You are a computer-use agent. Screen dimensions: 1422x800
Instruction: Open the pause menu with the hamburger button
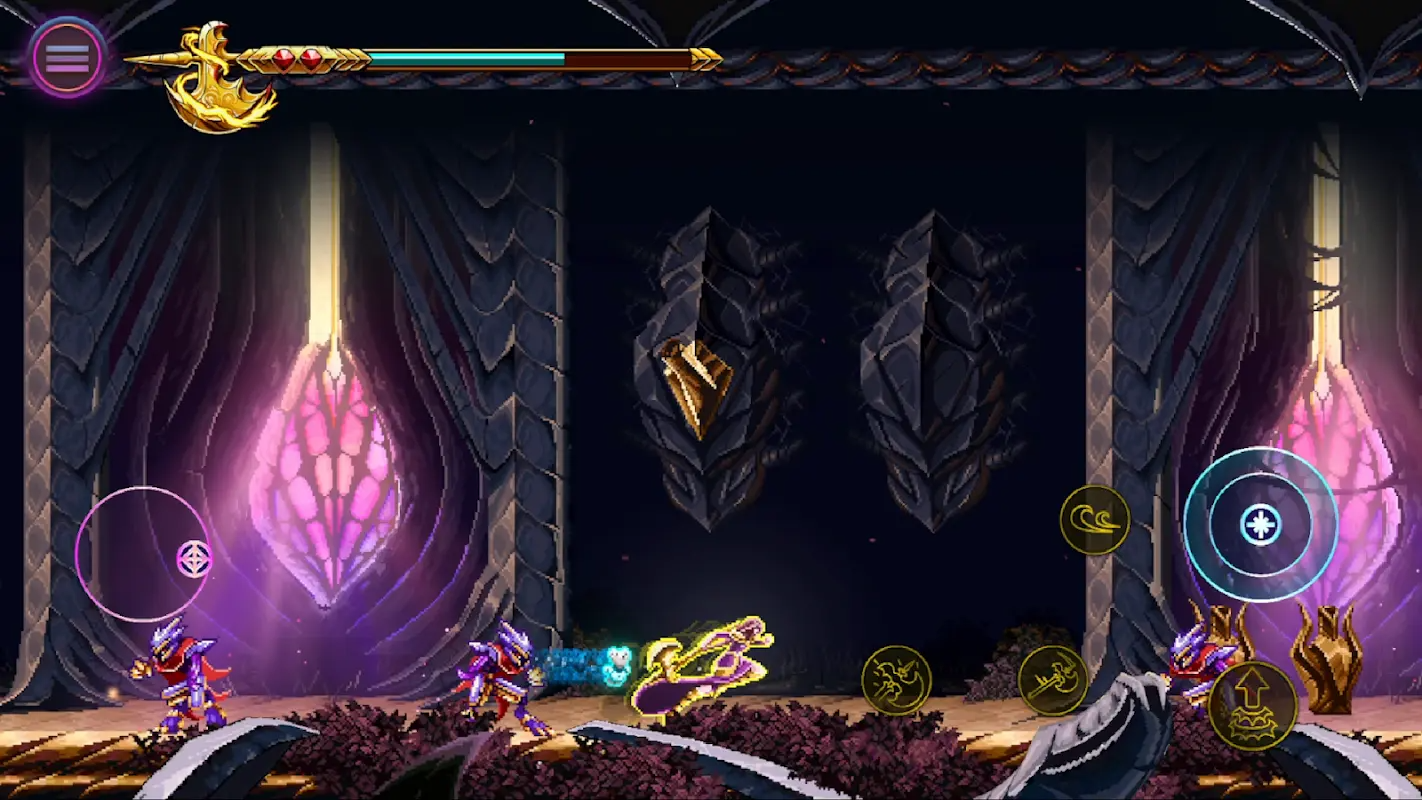(67, 57)
